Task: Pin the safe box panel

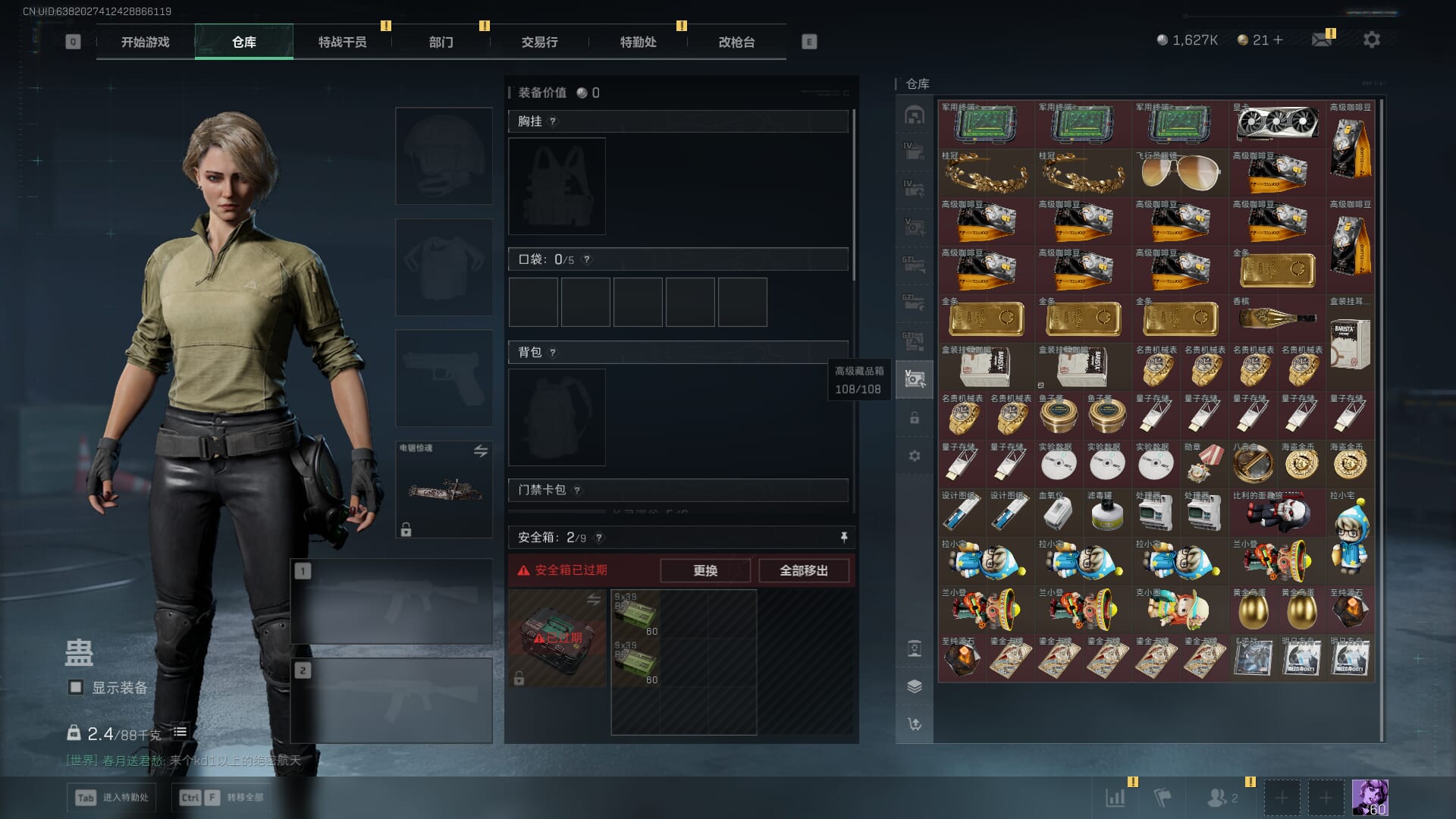Action: [843, 537]
